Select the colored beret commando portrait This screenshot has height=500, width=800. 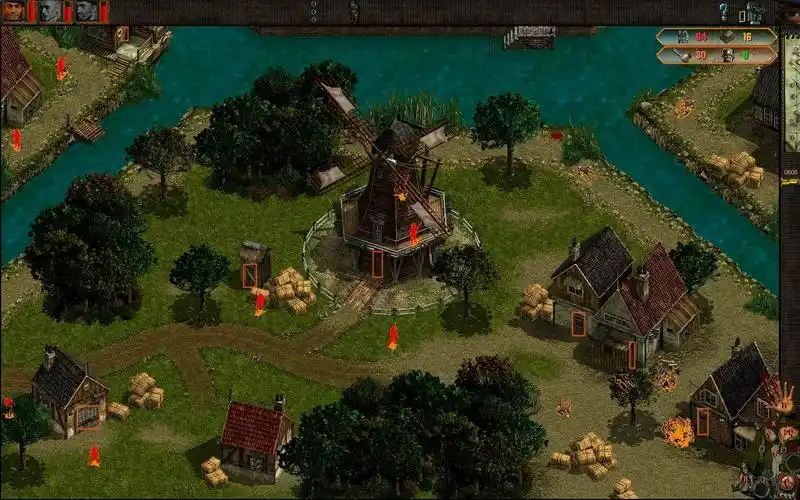[13, 11]
